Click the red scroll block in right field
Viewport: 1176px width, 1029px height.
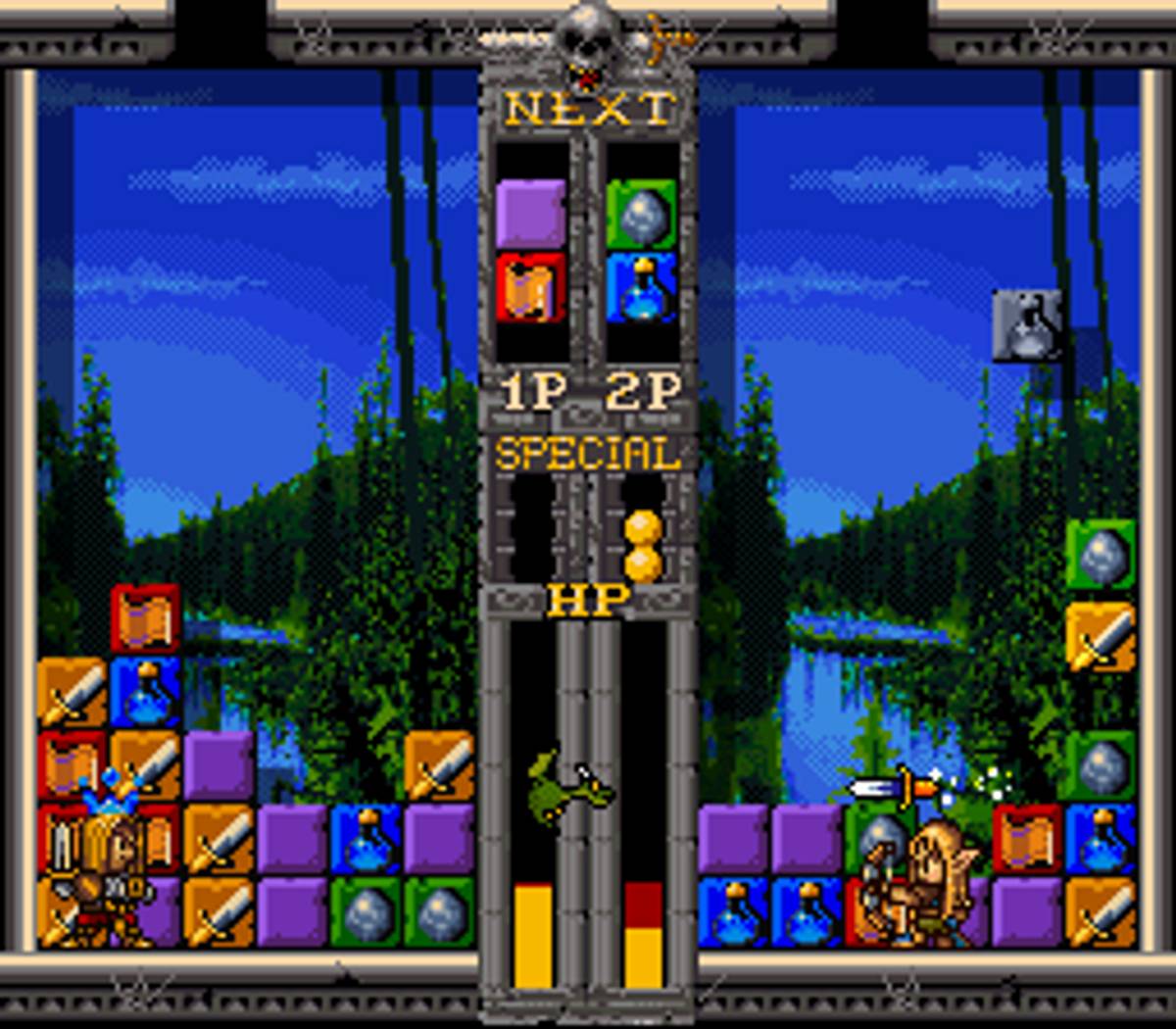[x=1027, y=839]
